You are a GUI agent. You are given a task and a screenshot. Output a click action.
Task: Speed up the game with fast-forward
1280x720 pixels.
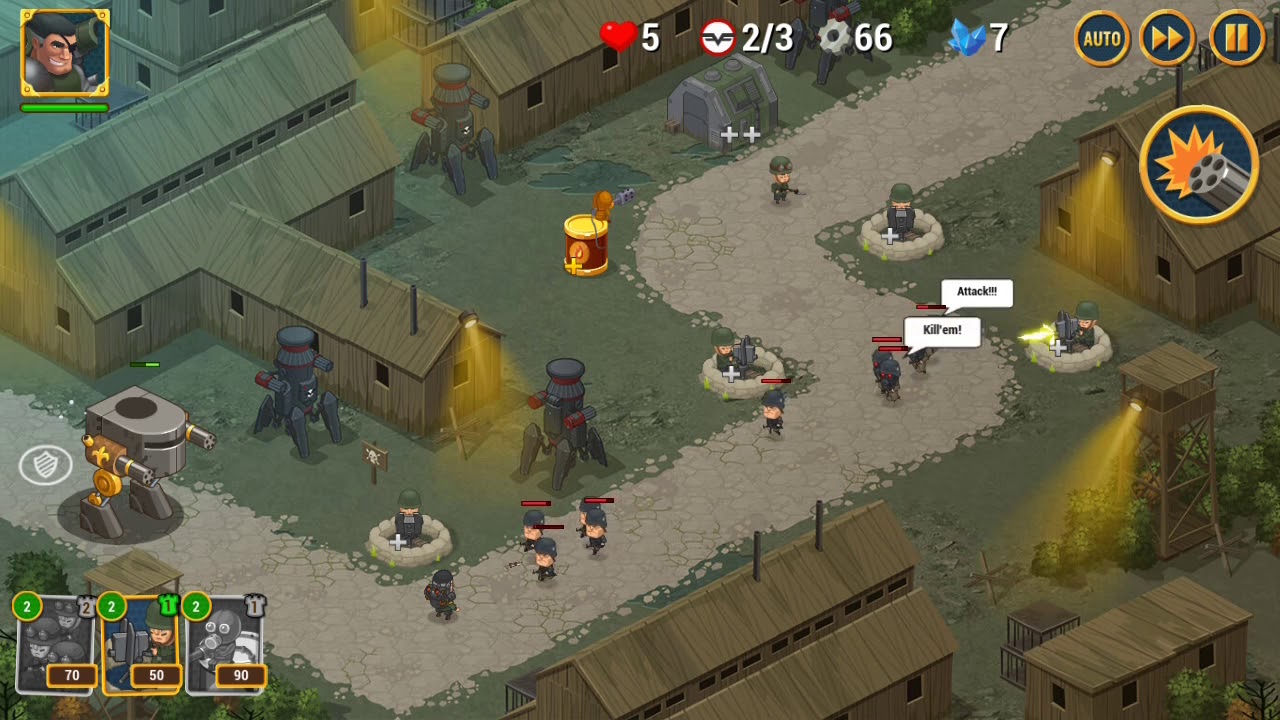[x=1167, y=39]
